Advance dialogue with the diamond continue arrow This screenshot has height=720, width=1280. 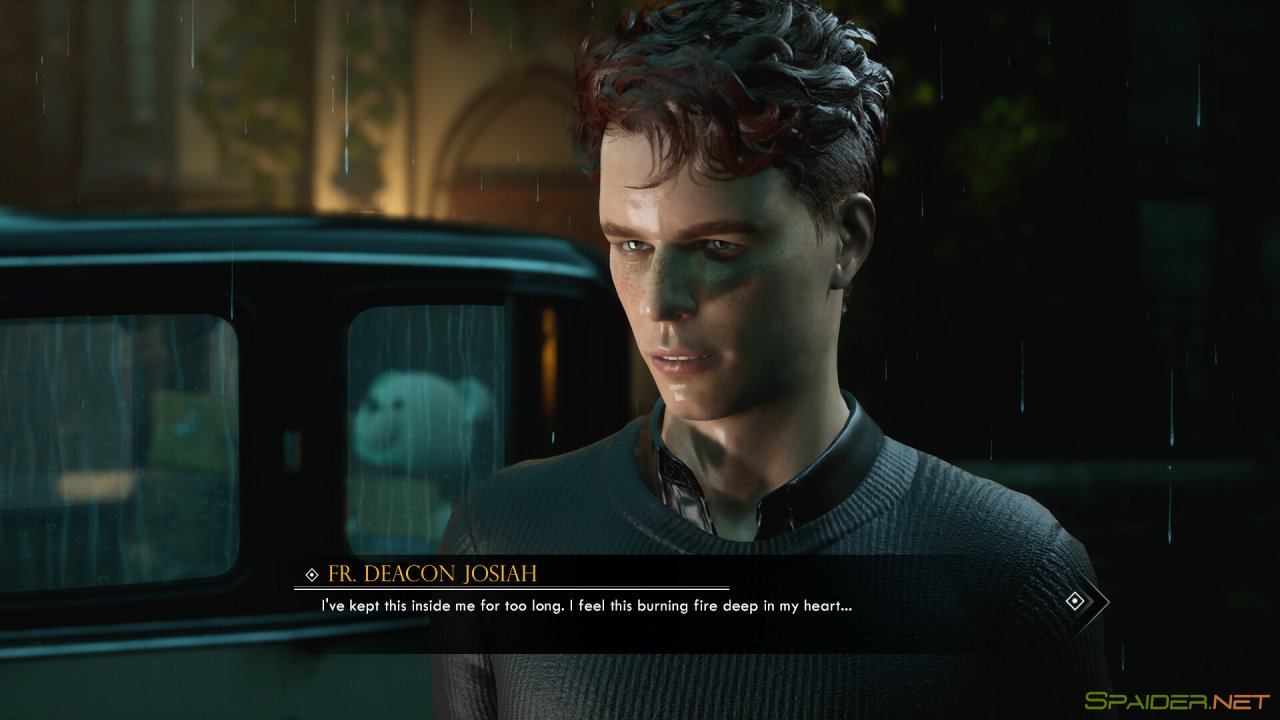(x=1076, y=601)
